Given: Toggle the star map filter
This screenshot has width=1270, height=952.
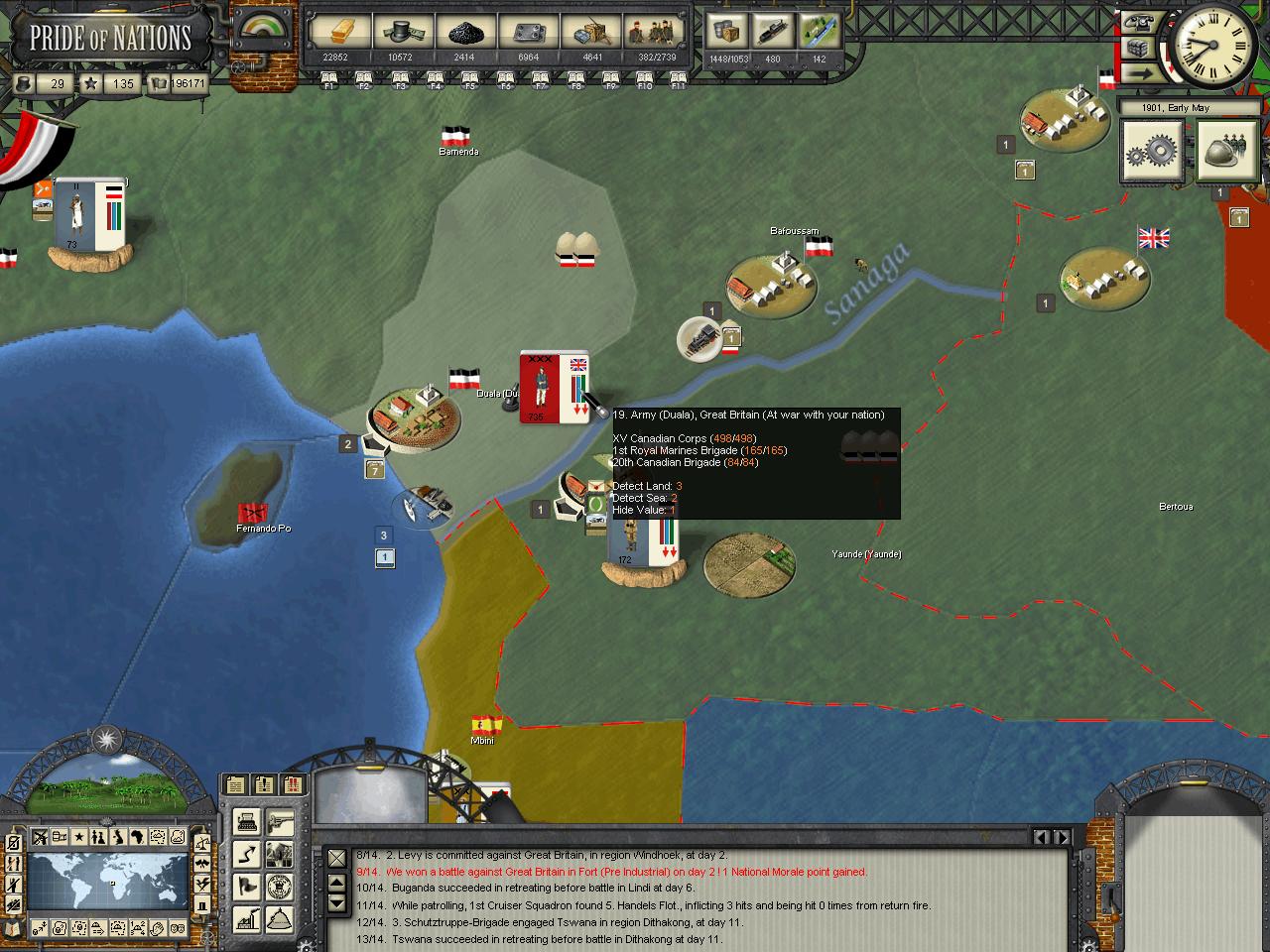Looking at the screenshot, I should coord(78,838).
